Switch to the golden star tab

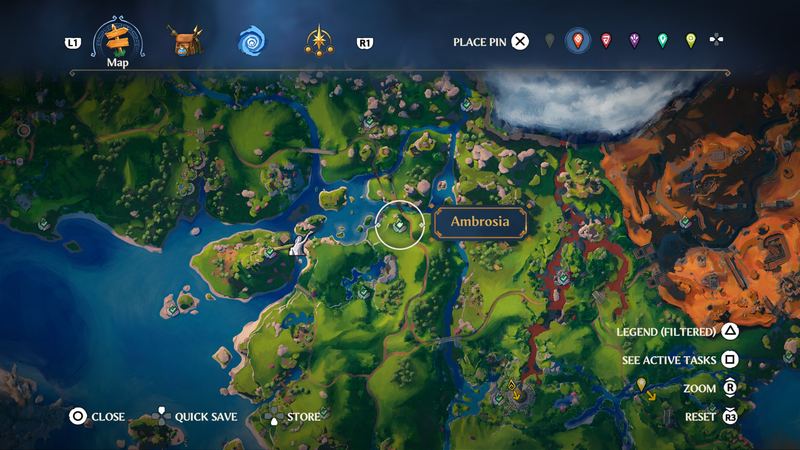click(x=319, y=41)
